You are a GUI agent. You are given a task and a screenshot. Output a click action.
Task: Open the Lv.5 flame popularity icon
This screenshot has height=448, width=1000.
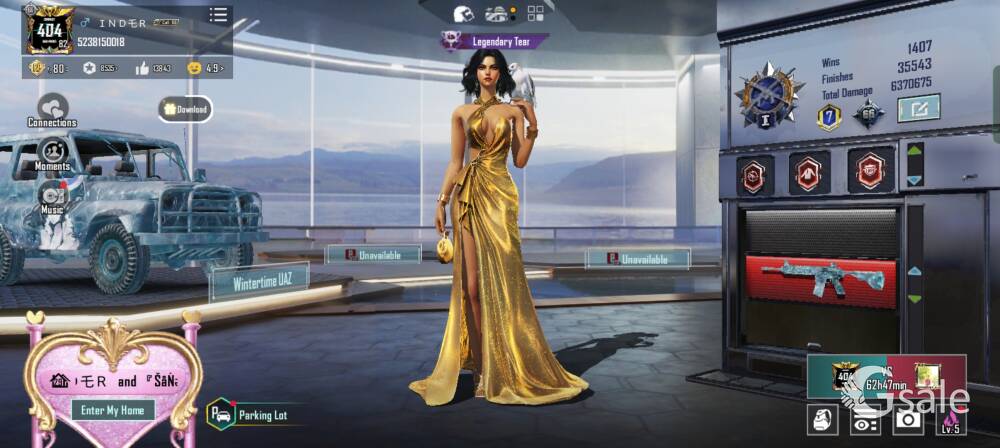pos(951,421)
